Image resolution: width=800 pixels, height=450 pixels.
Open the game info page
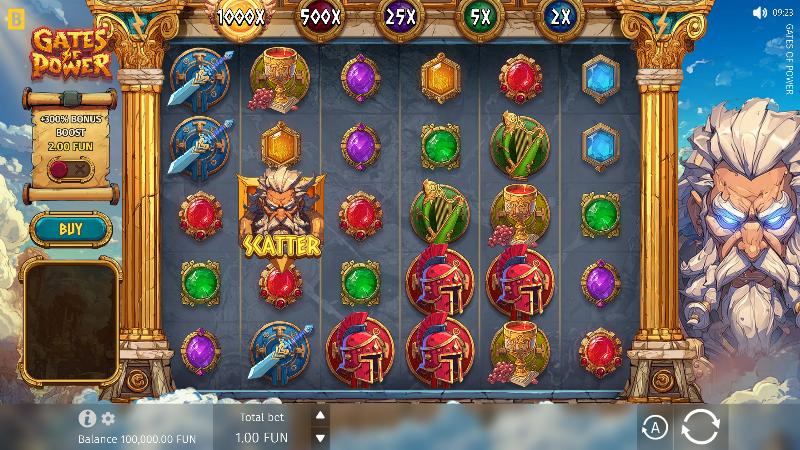87,418
